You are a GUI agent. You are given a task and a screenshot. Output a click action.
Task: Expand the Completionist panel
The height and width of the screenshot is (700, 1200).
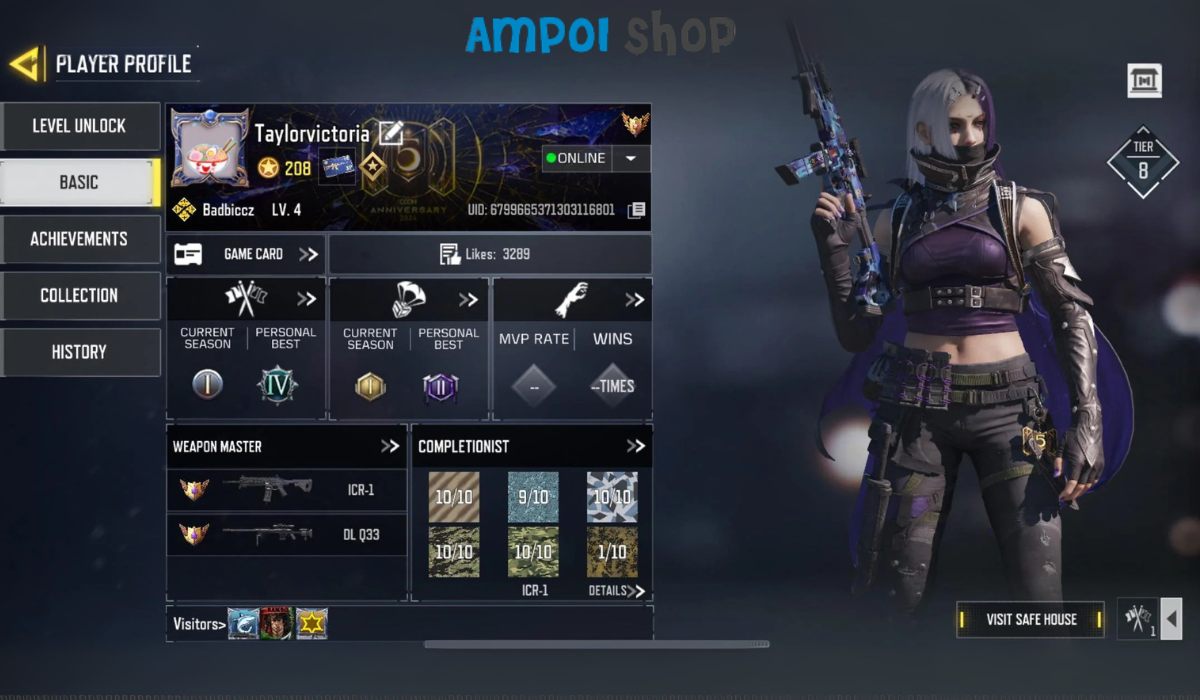click(635, 447)
